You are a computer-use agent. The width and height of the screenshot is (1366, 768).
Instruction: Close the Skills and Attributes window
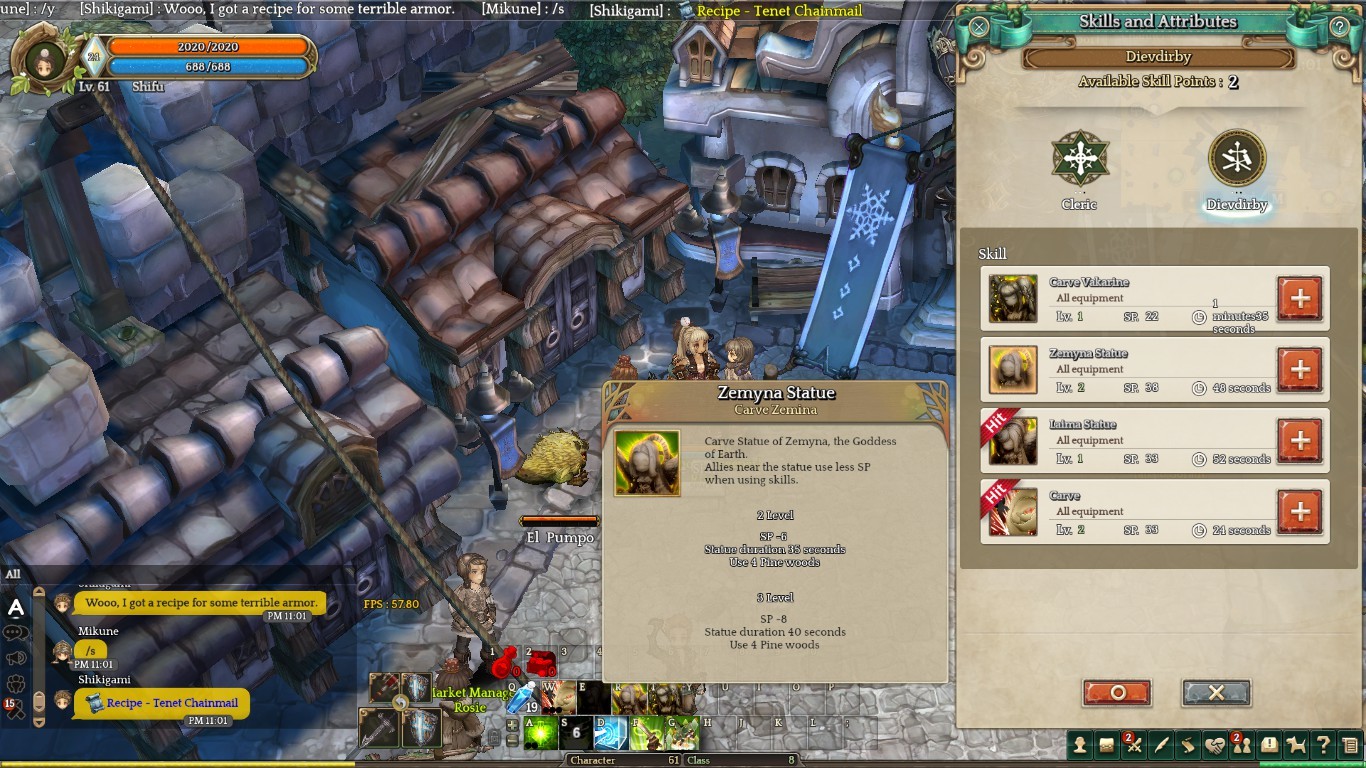[x=979, y=27]
